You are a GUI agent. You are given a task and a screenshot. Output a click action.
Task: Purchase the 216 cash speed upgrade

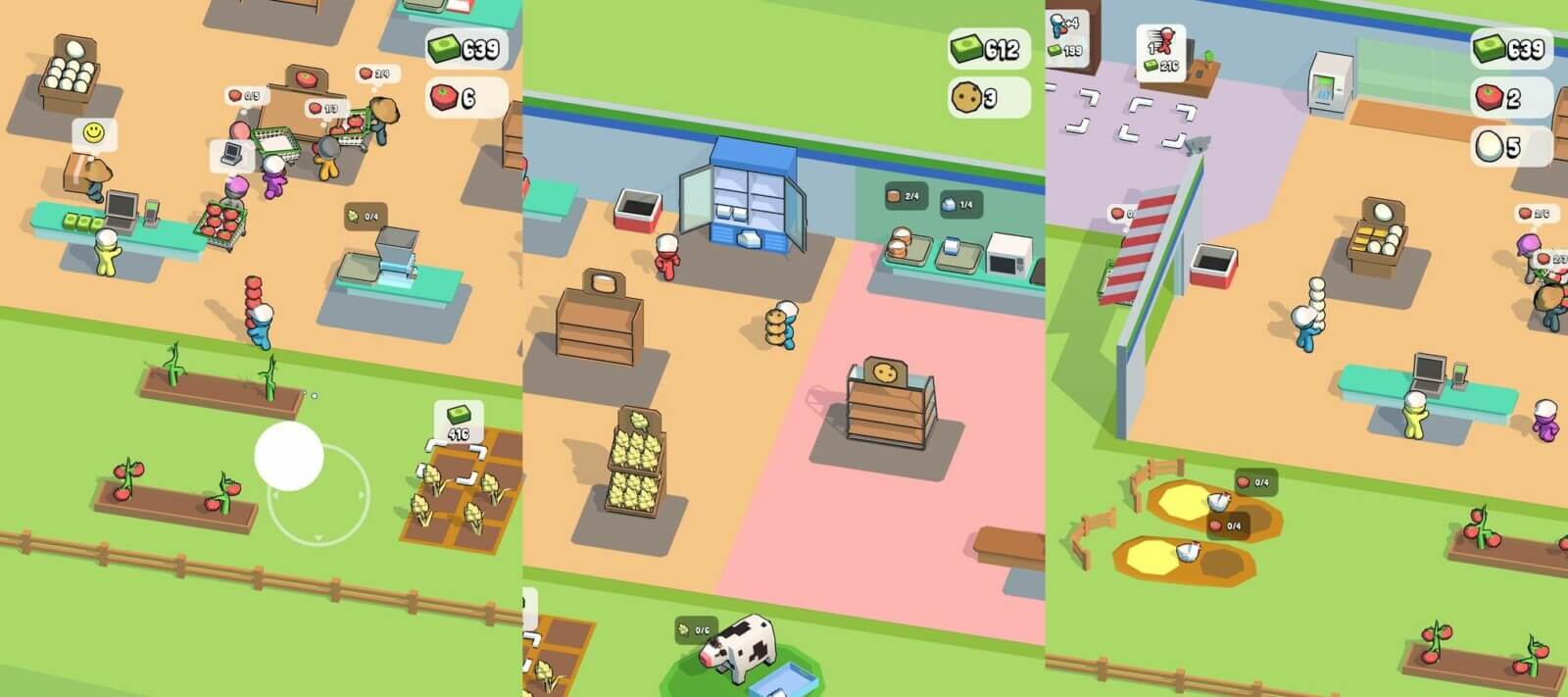[1161, 51]
